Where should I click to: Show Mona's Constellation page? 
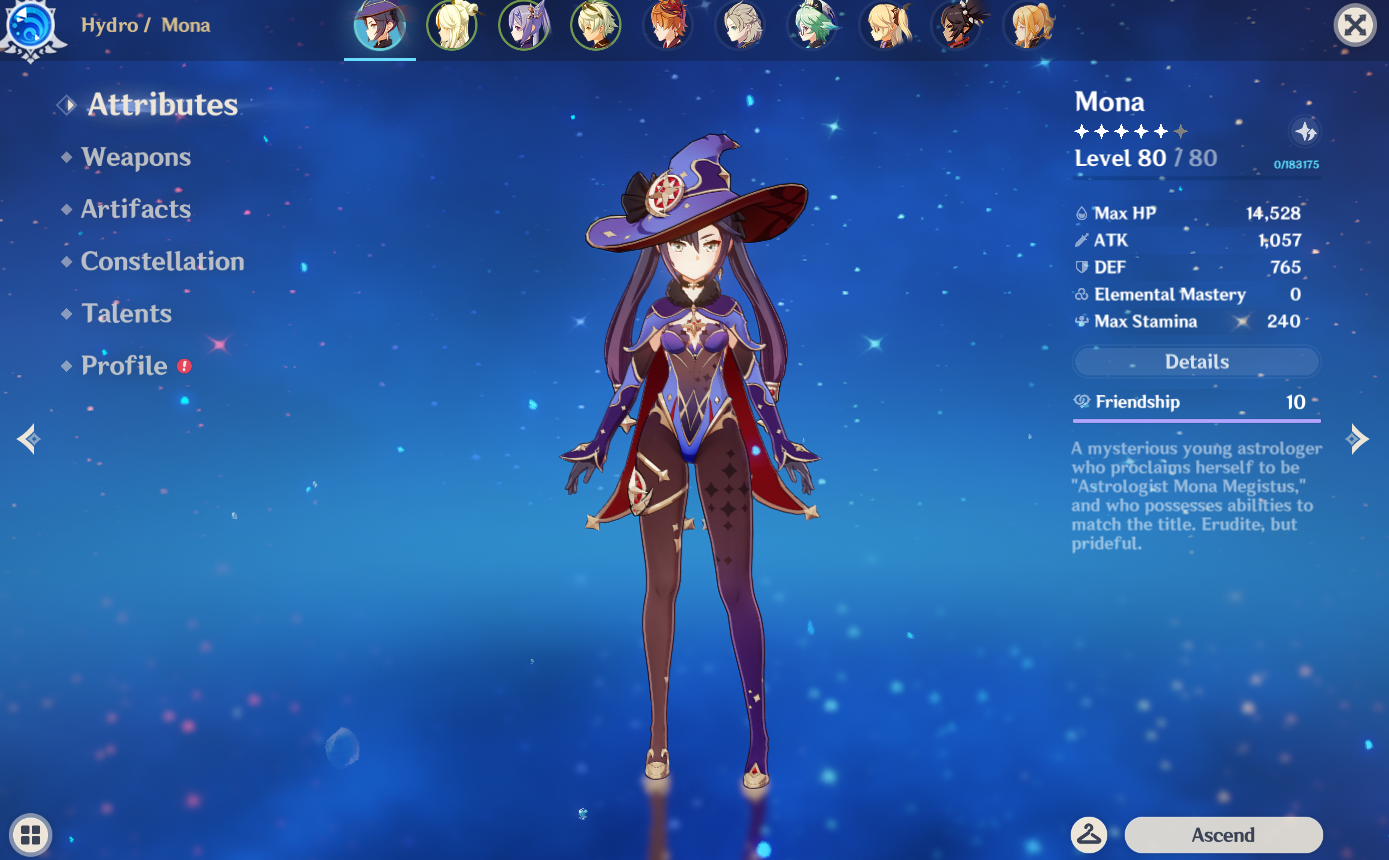(x=162, y=261)
